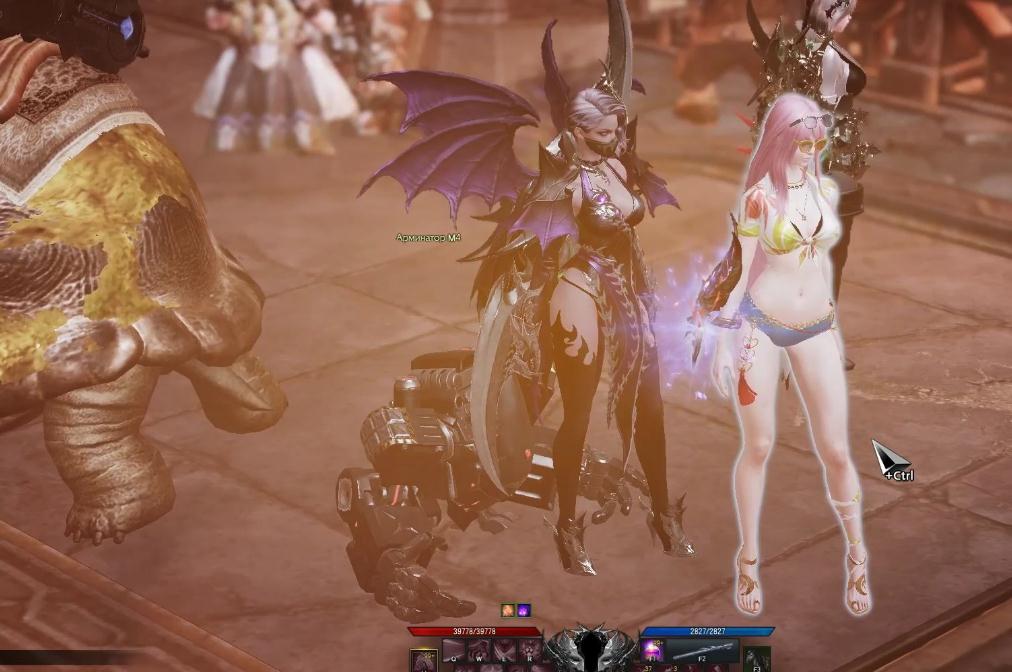Inspect the orange buff icon
The width and height of the screenshot is (1012, 672).
[508, 610]
